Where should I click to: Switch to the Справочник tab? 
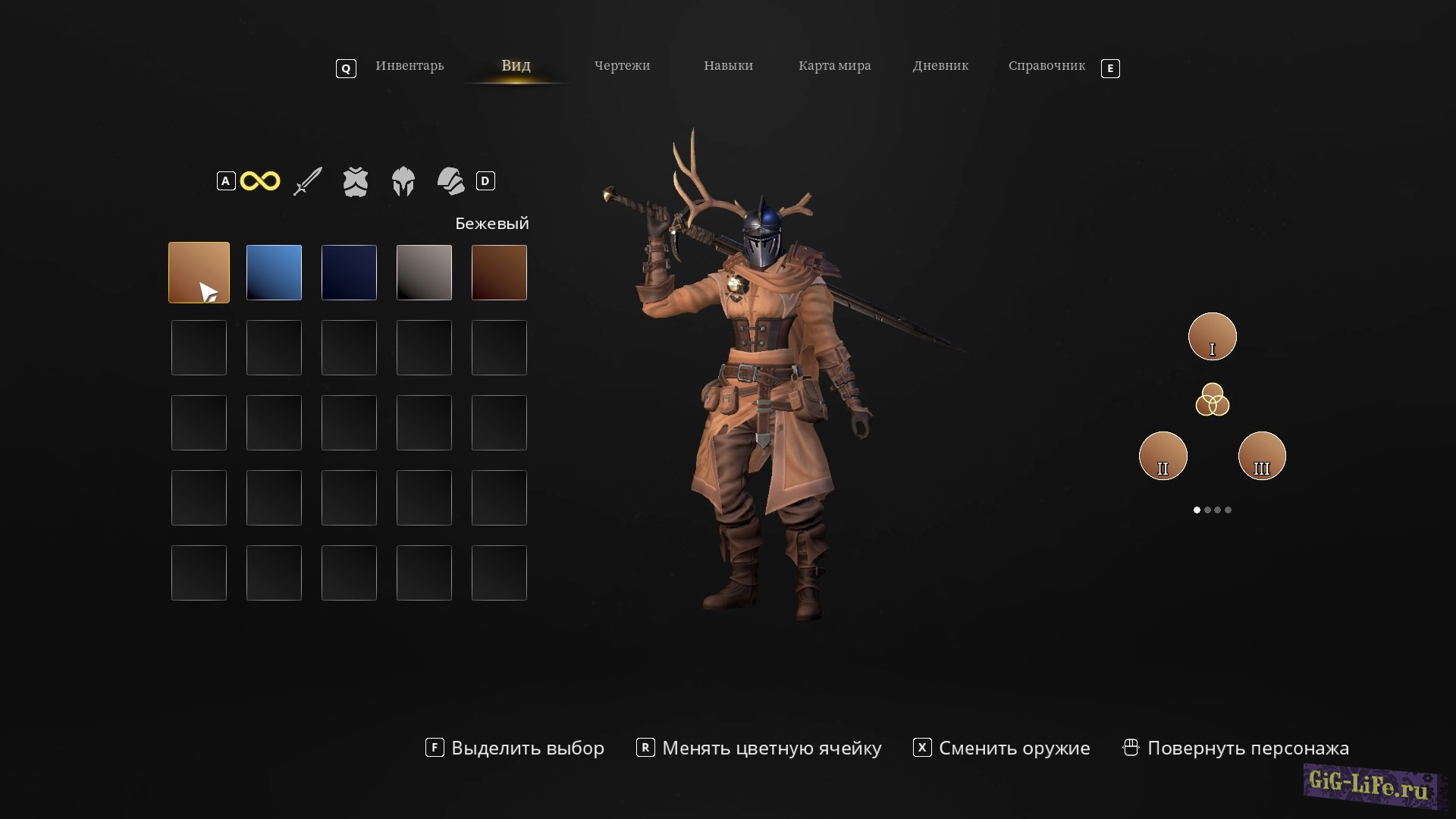pyautogui.click(x=1046, y=66)
